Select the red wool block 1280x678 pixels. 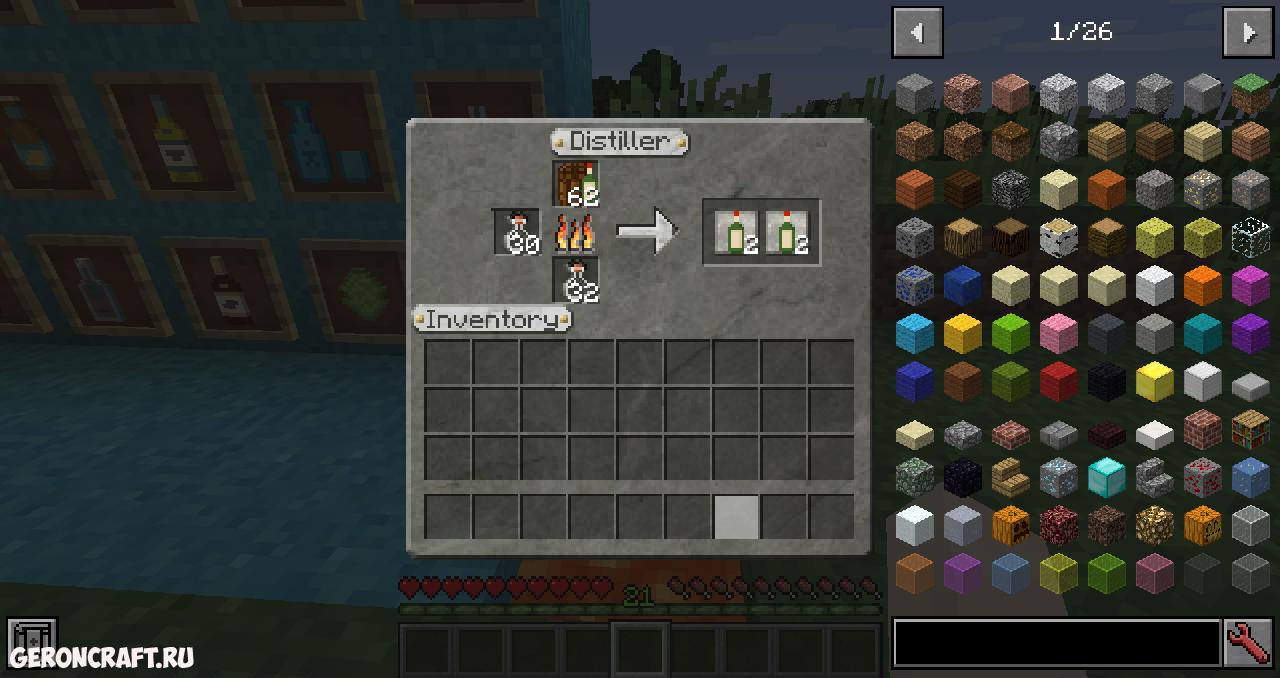coord(1058,381)
